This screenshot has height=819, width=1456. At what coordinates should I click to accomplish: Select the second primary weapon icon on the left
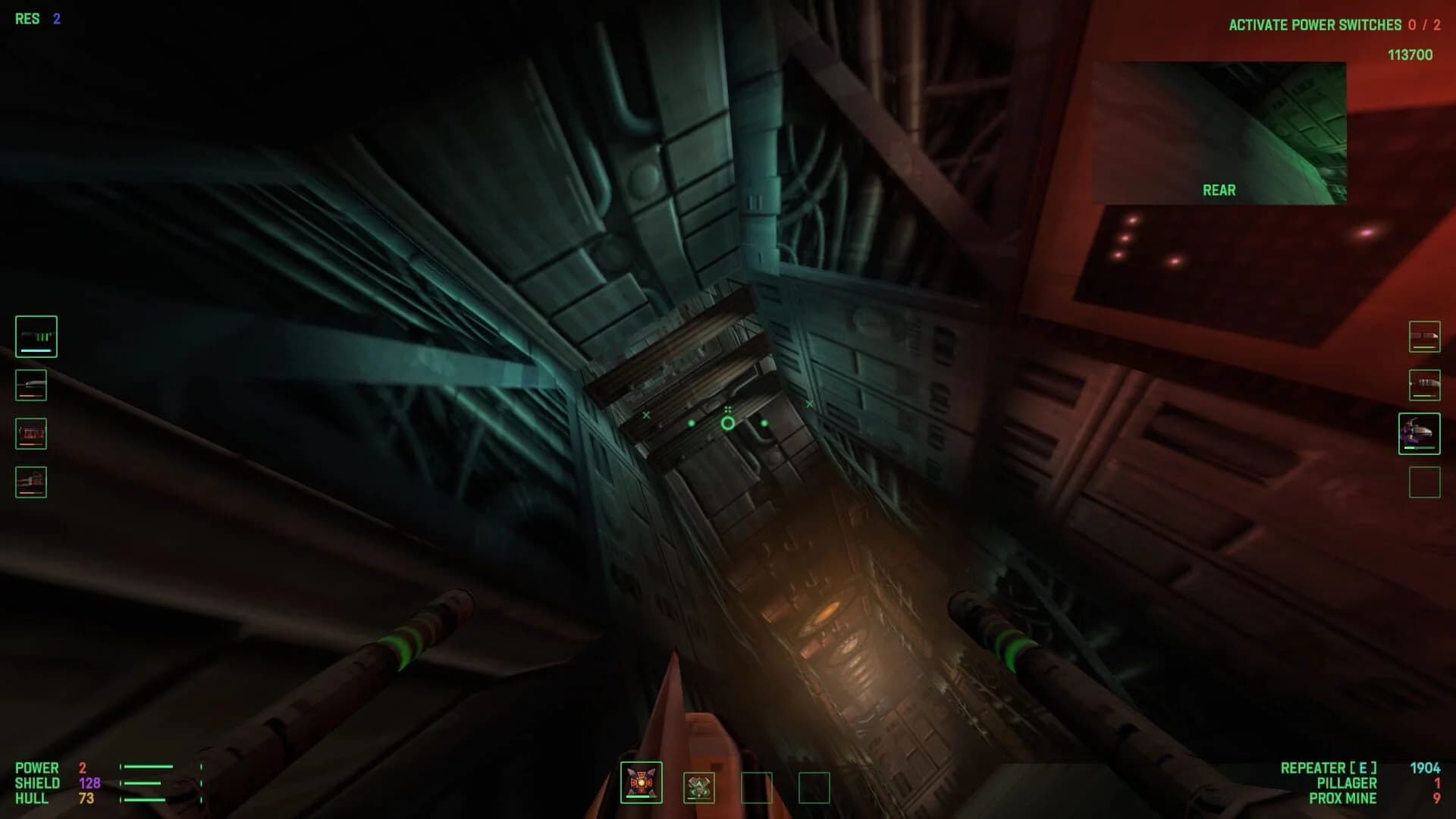coord(30,385)
